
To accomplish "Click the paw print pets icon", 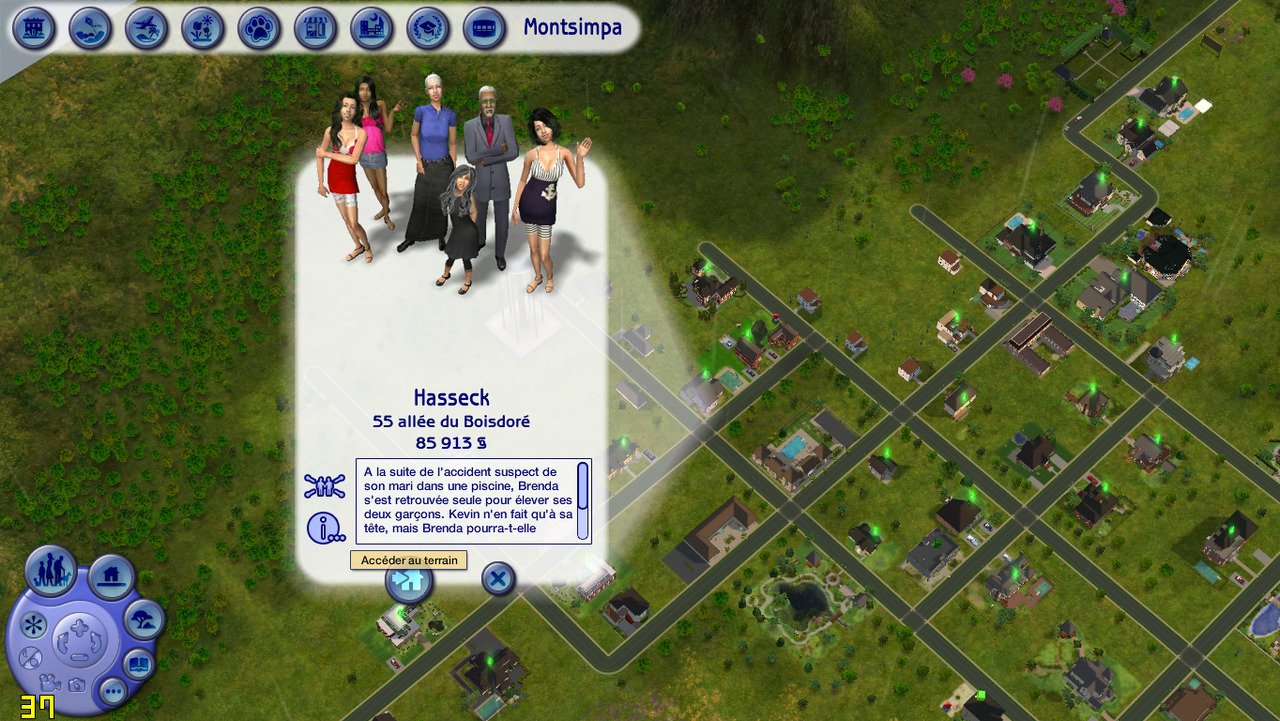I will coord(259,28).
